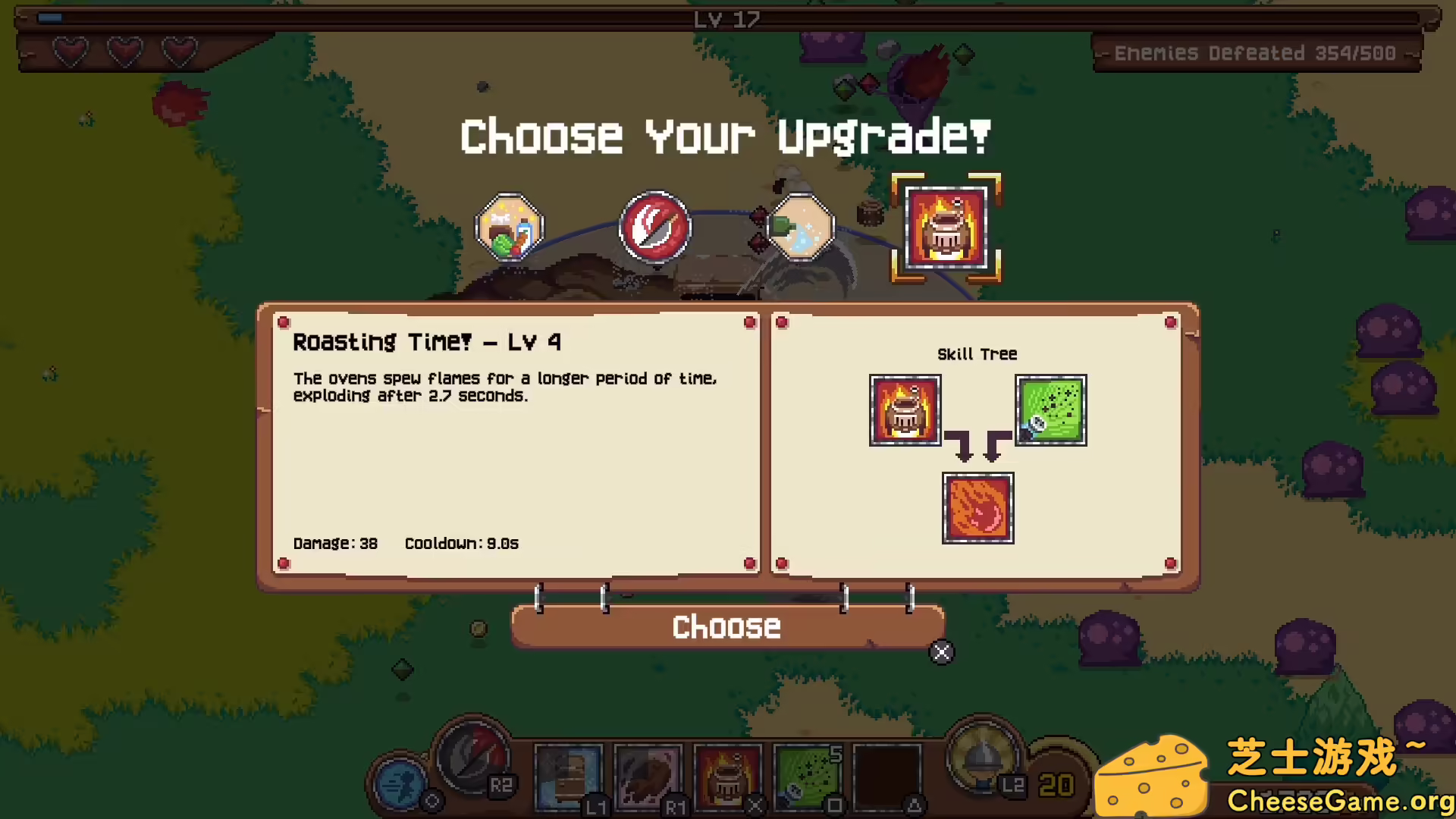The height and width of the screenshot is (819, 1456).
Task: Click the oven ability in the X hotbar slot
Action: pos(728,777)
